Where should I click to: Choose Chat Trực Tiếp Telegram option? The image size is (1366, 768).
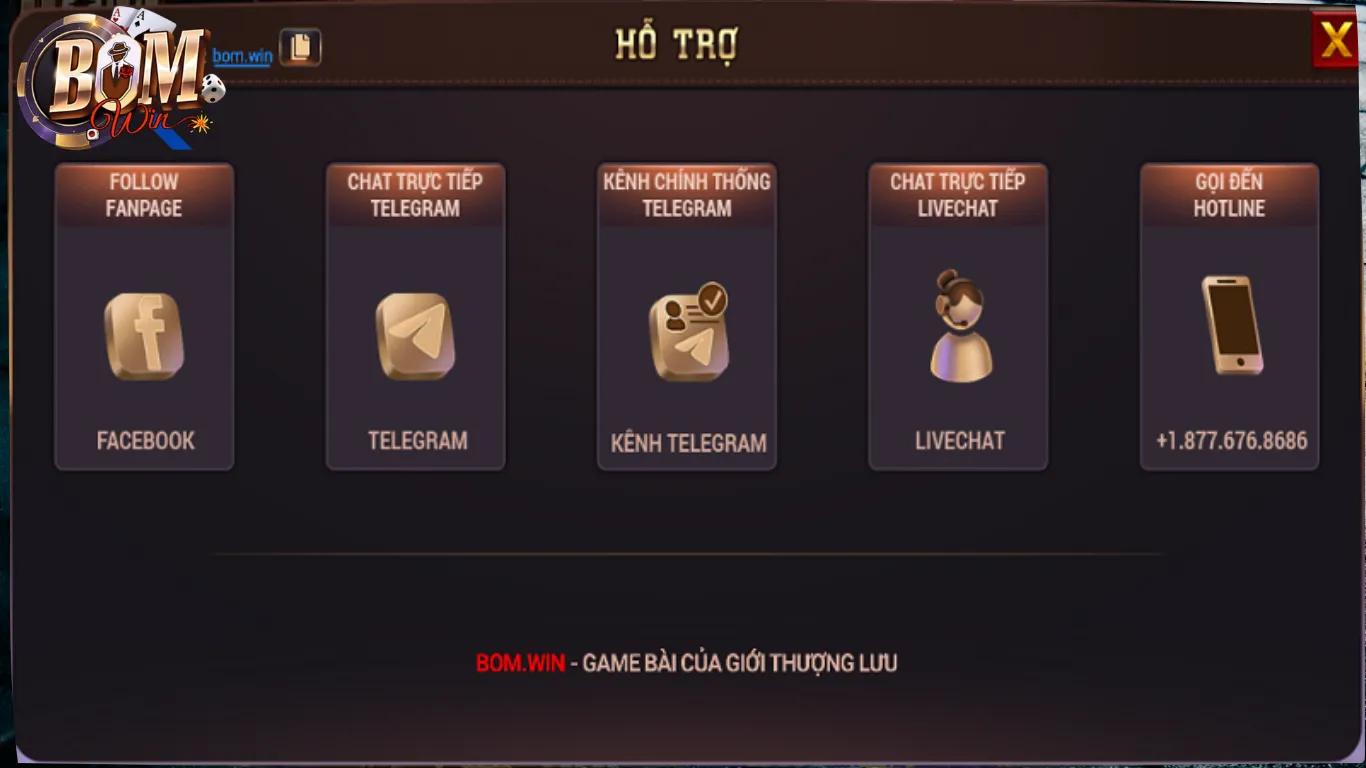tap(415, 317)
